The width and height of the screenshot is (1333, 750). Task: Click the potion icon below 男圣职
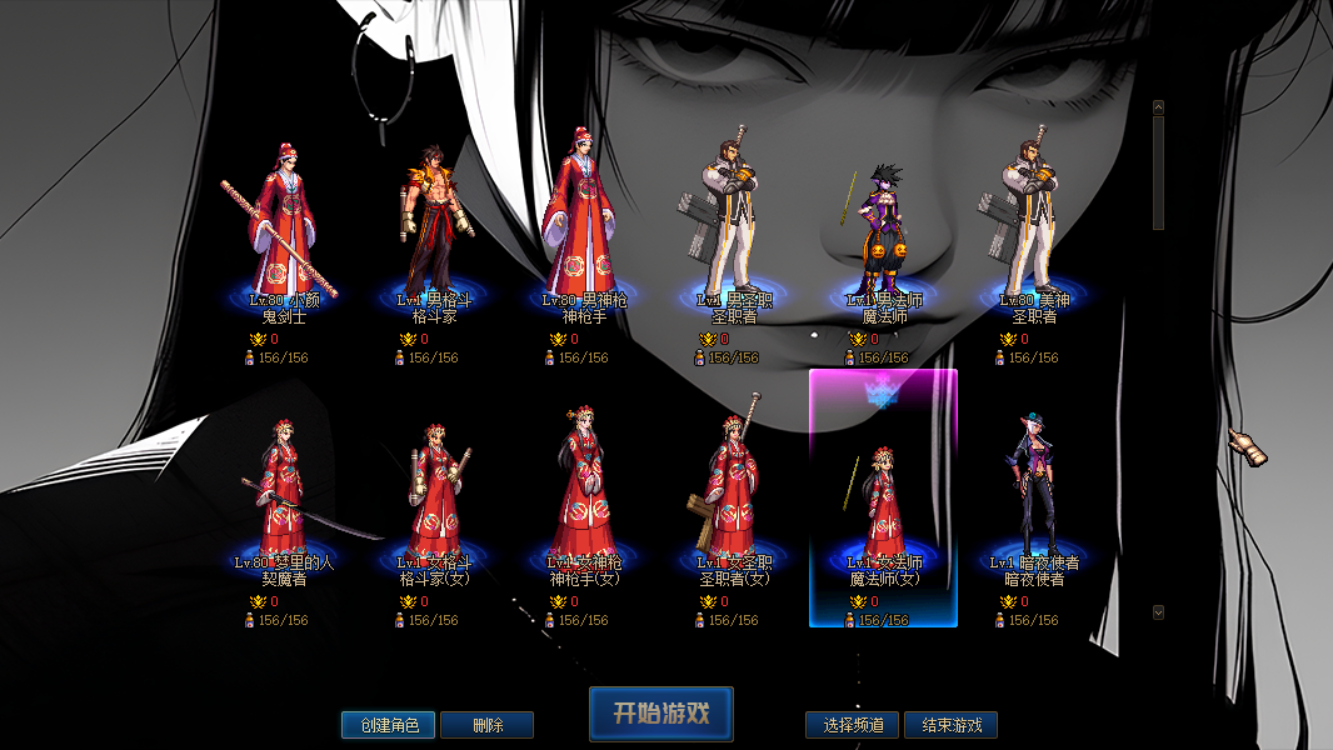701,356
